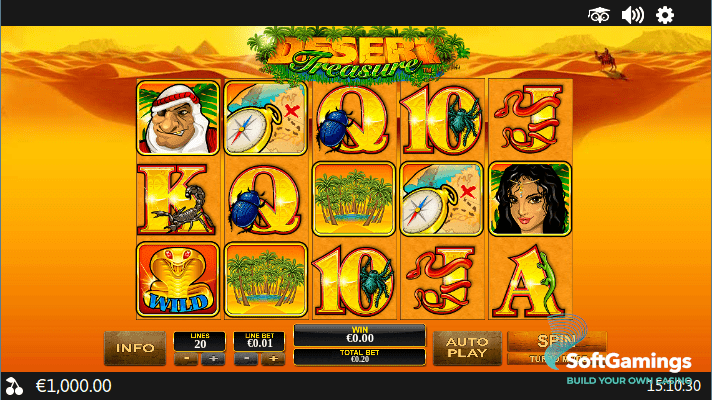712x400 pixels.
Task: Start Auto Play
Action: [x=466, y=348]
